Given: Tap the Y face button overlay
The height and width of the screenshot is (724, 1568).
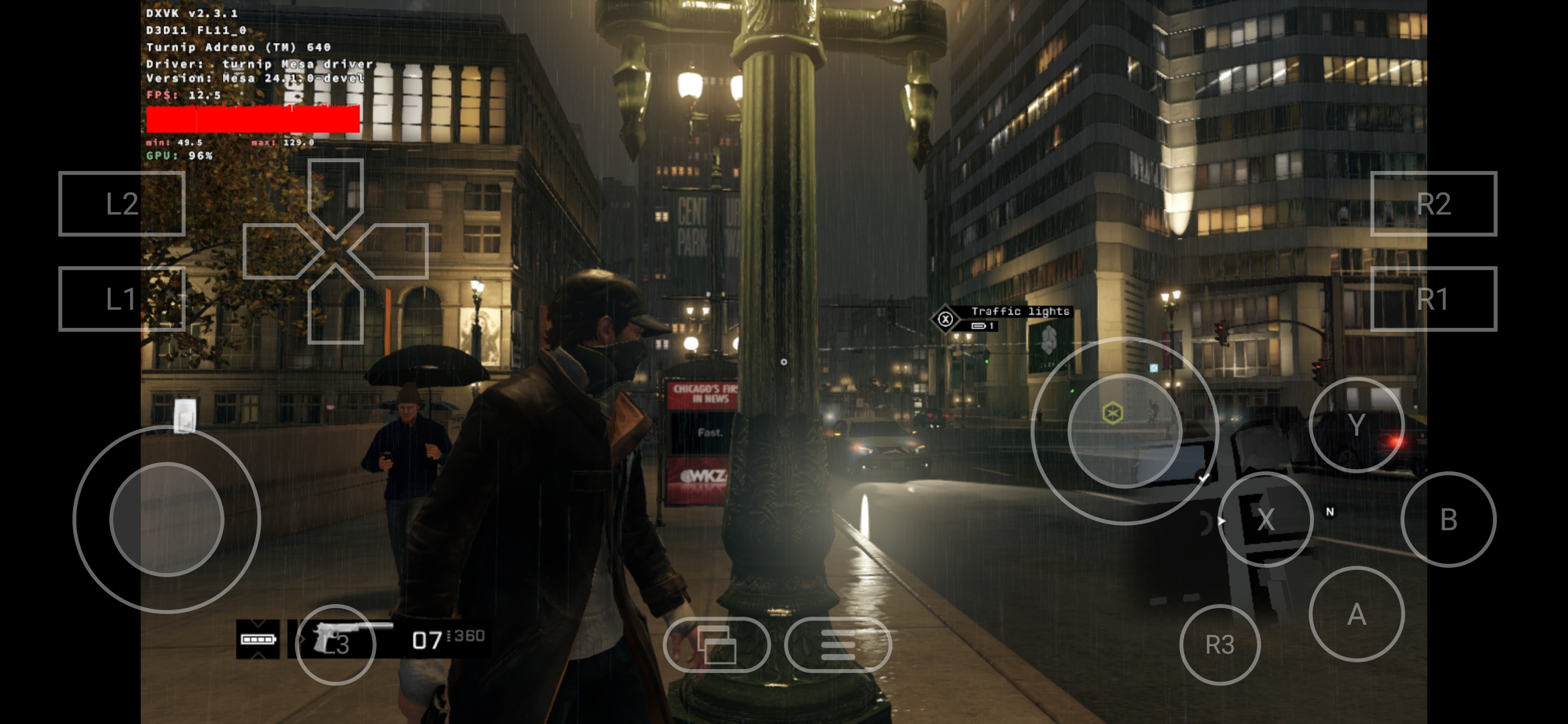Looking at the screenshot, I should tap(1356, 425).
